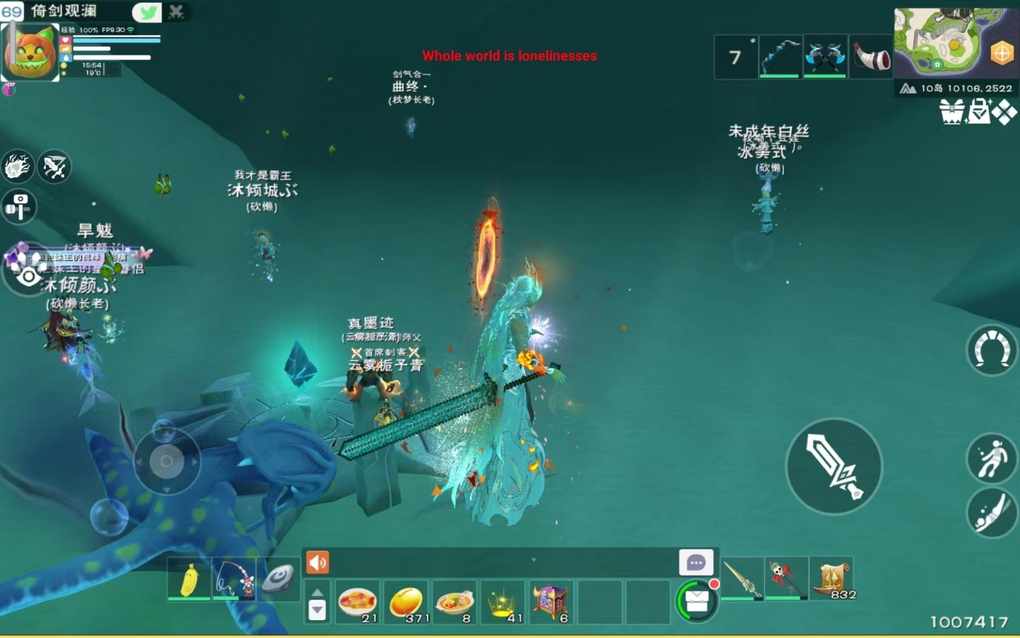Select the skull axe weapon slot

786,579
